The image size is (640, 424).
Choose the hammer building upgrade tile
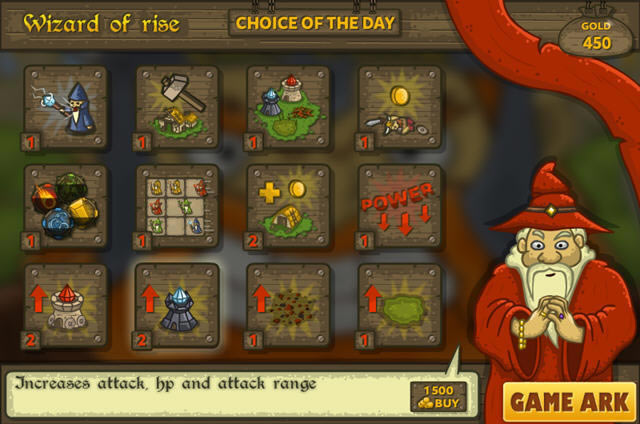[x=177, y=108]
